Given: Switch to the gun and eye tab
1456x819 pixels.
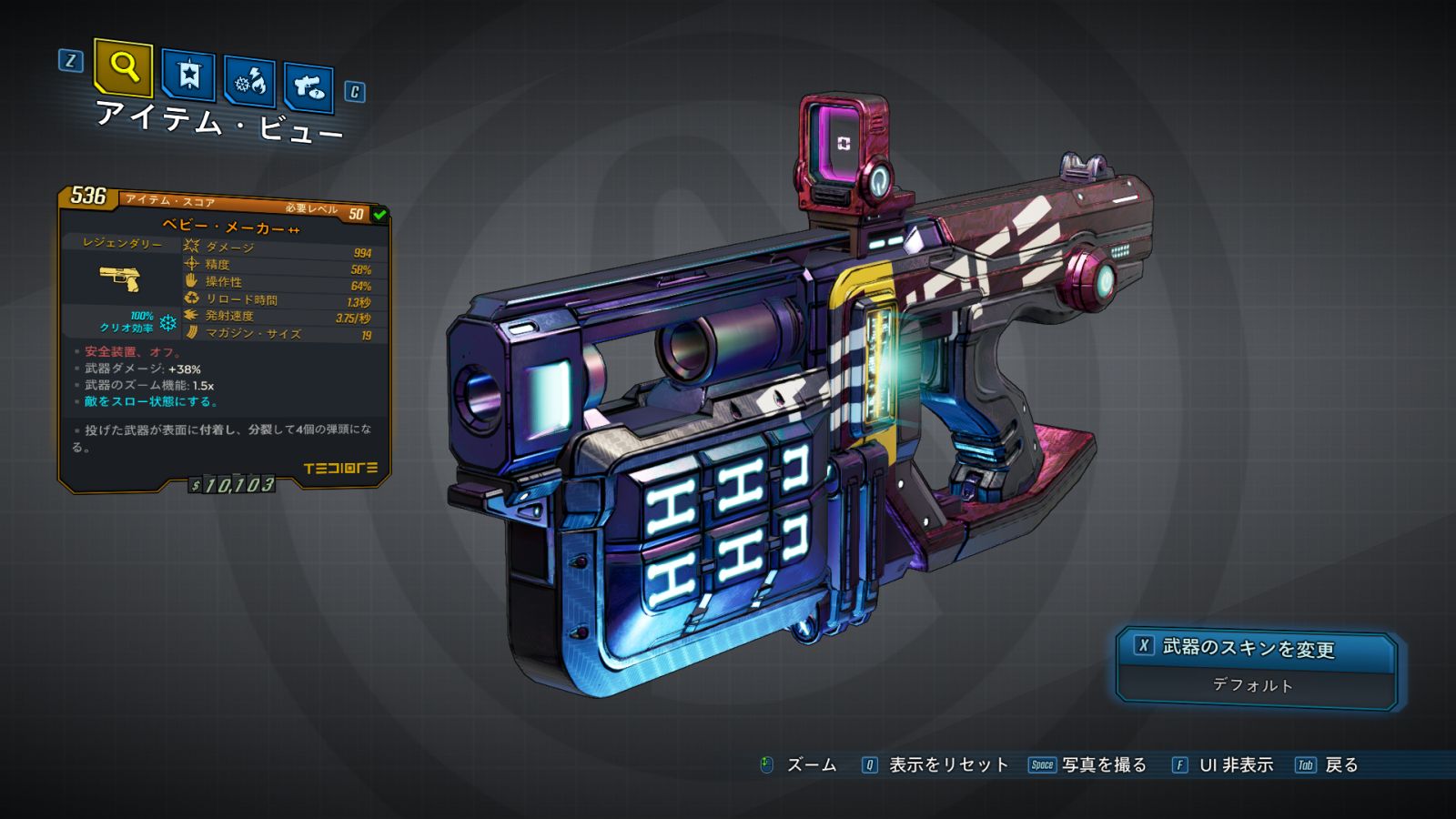Looking at the screenshot, I should (308, 87).
